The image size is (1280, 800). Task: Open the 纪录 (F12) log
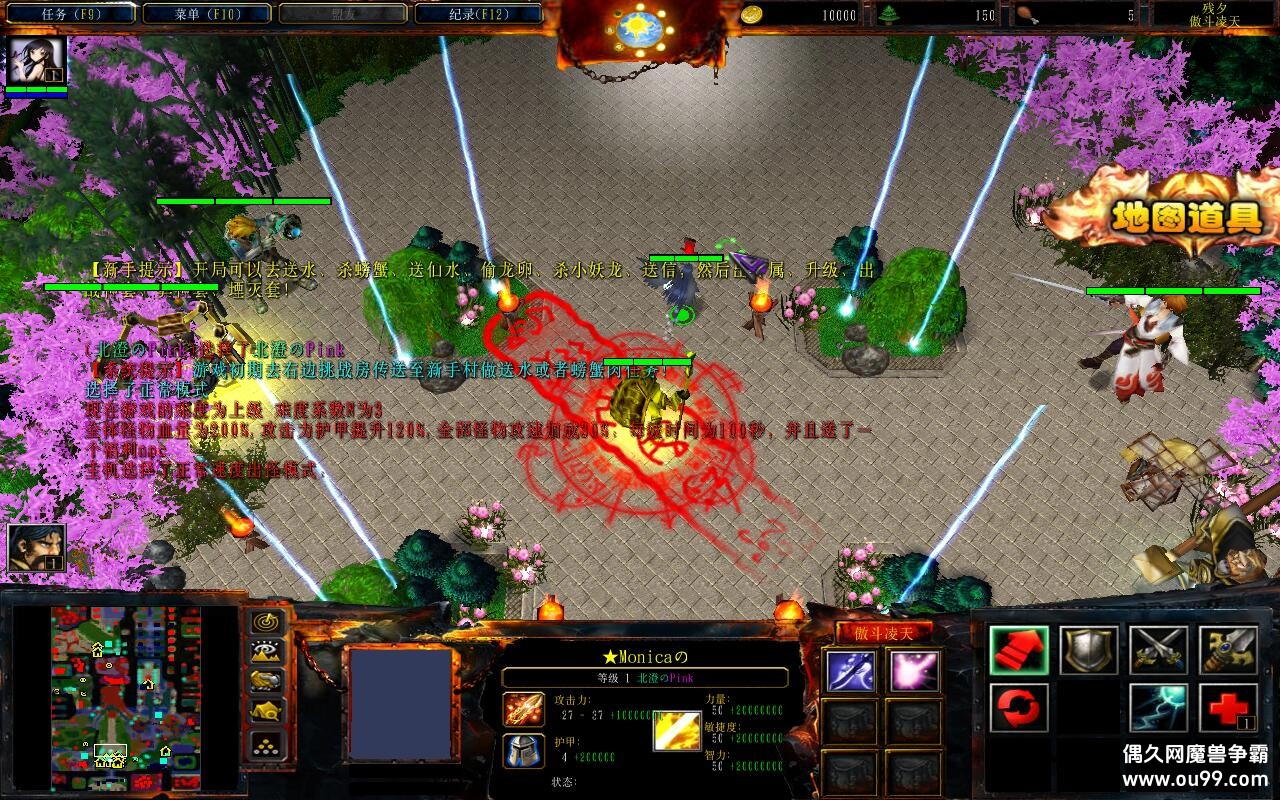click(x=478, y=14)
